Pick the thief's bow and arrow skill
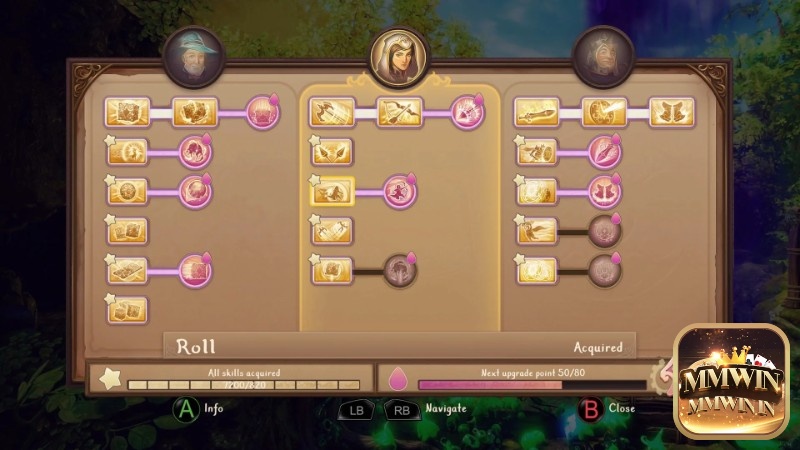800x450 pixels. coord(400,112)
